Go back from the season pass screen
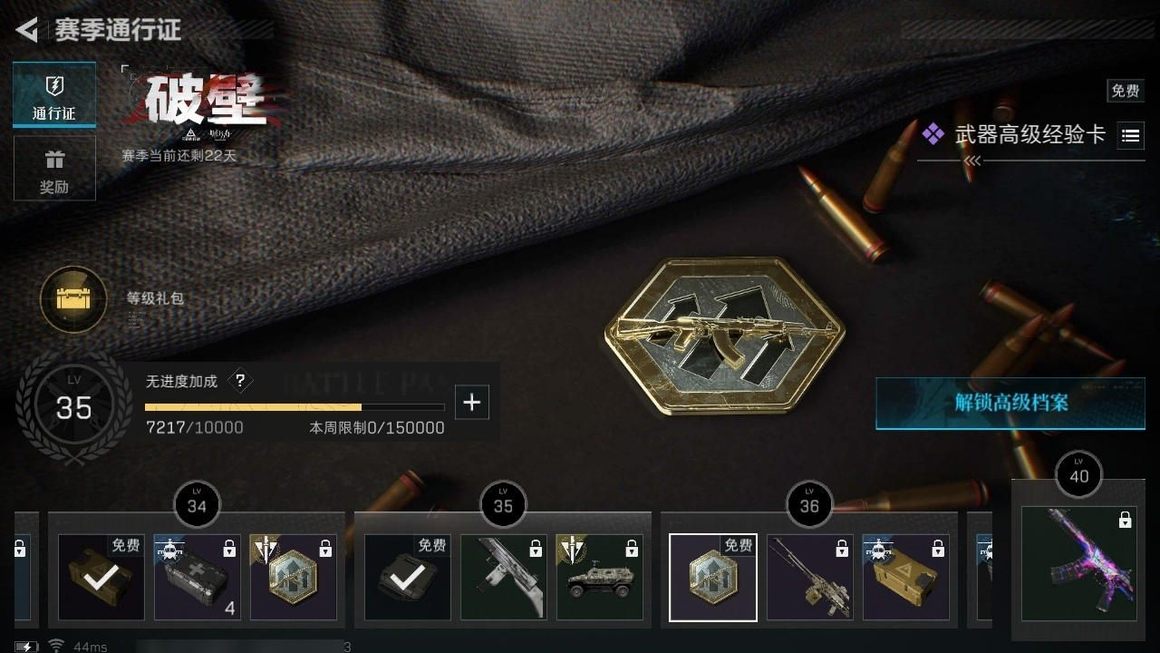 pos(27,30)
